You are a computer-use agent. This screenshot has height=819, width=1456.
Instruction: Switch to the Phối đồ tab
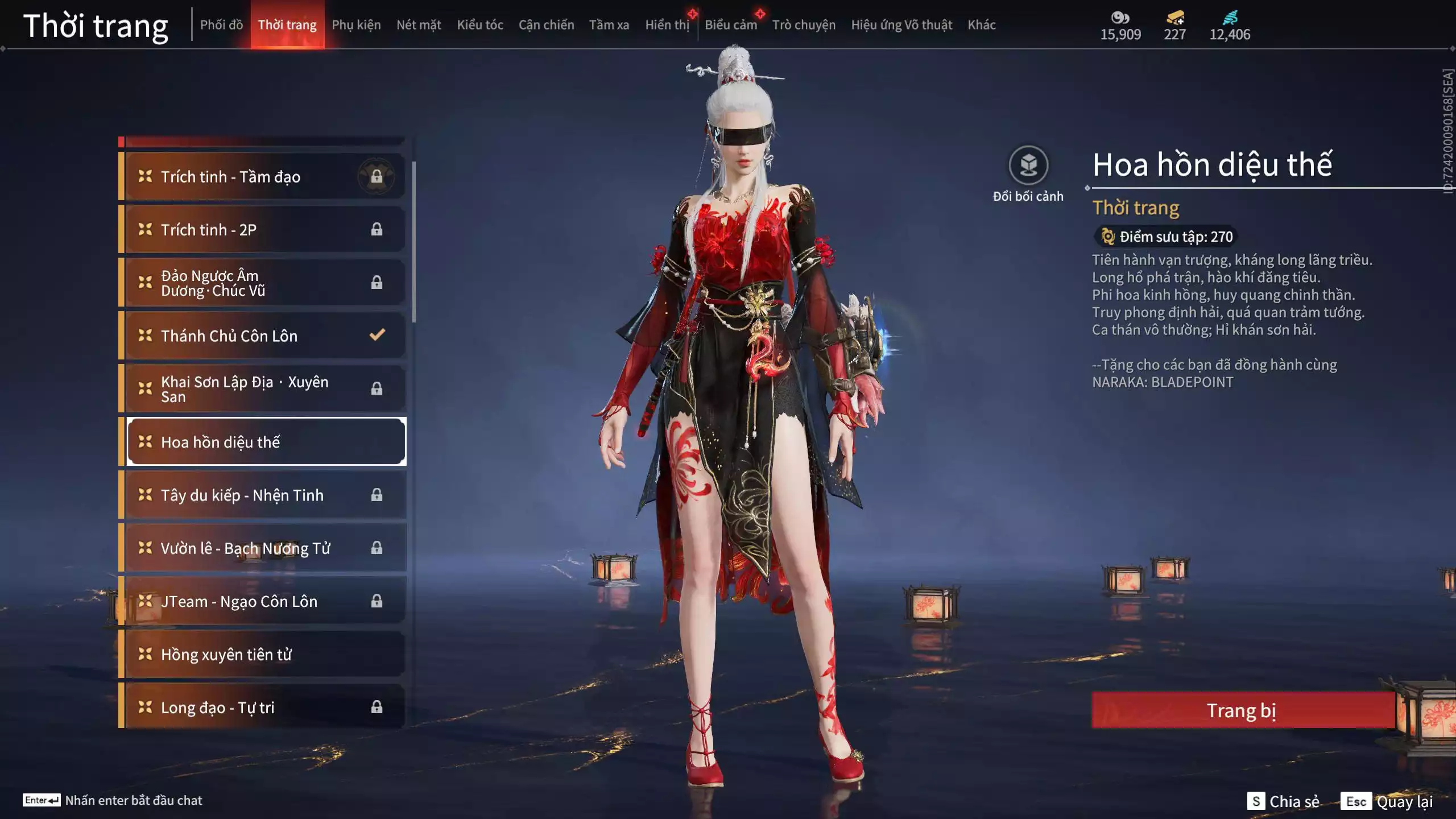(x=221, y=25)
